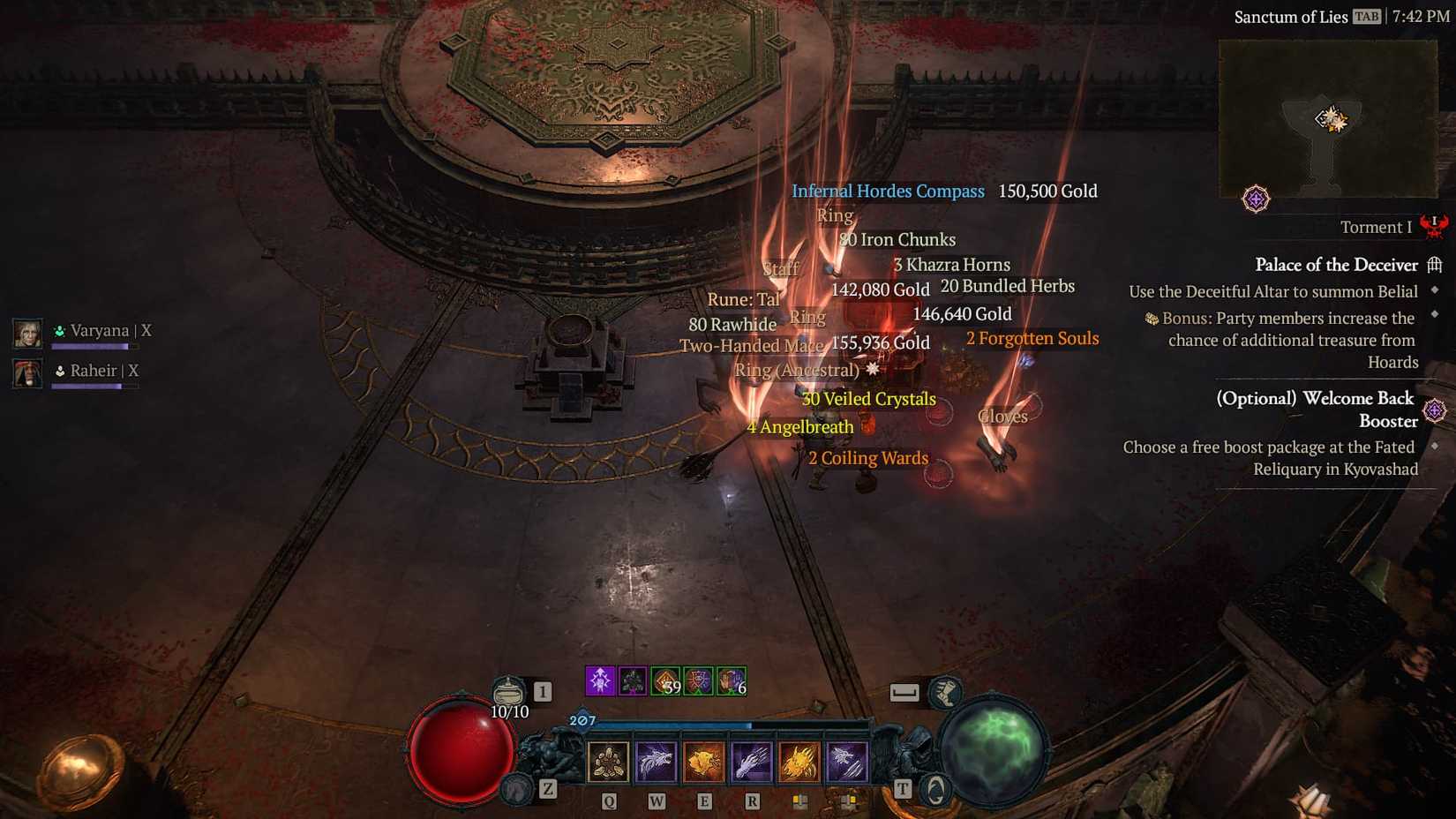Pick up the Infernal Hordes Compass loot label

coord(889,191)
